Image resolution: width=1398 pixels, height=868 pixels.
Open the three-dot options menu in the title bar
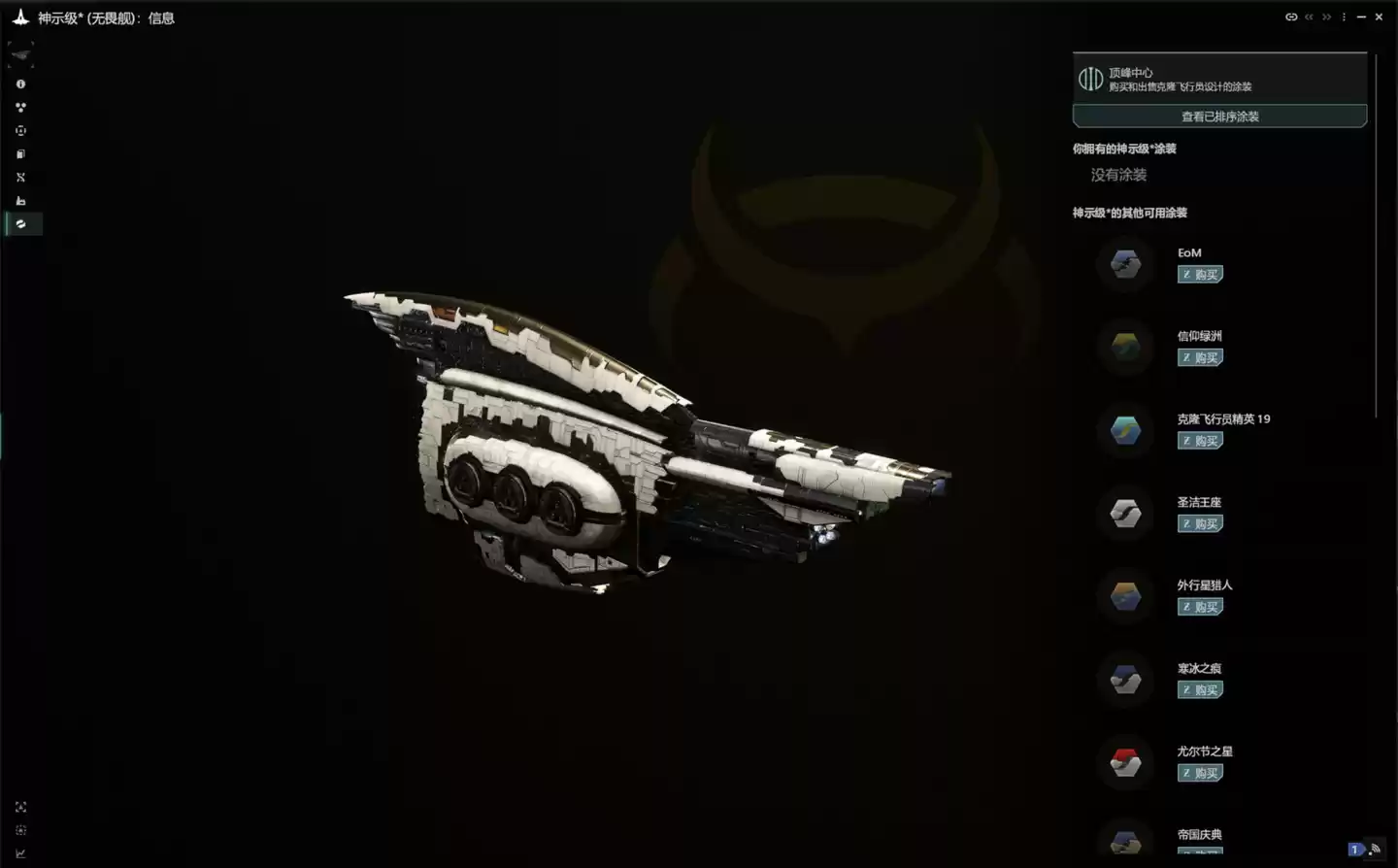point(1344,17)
